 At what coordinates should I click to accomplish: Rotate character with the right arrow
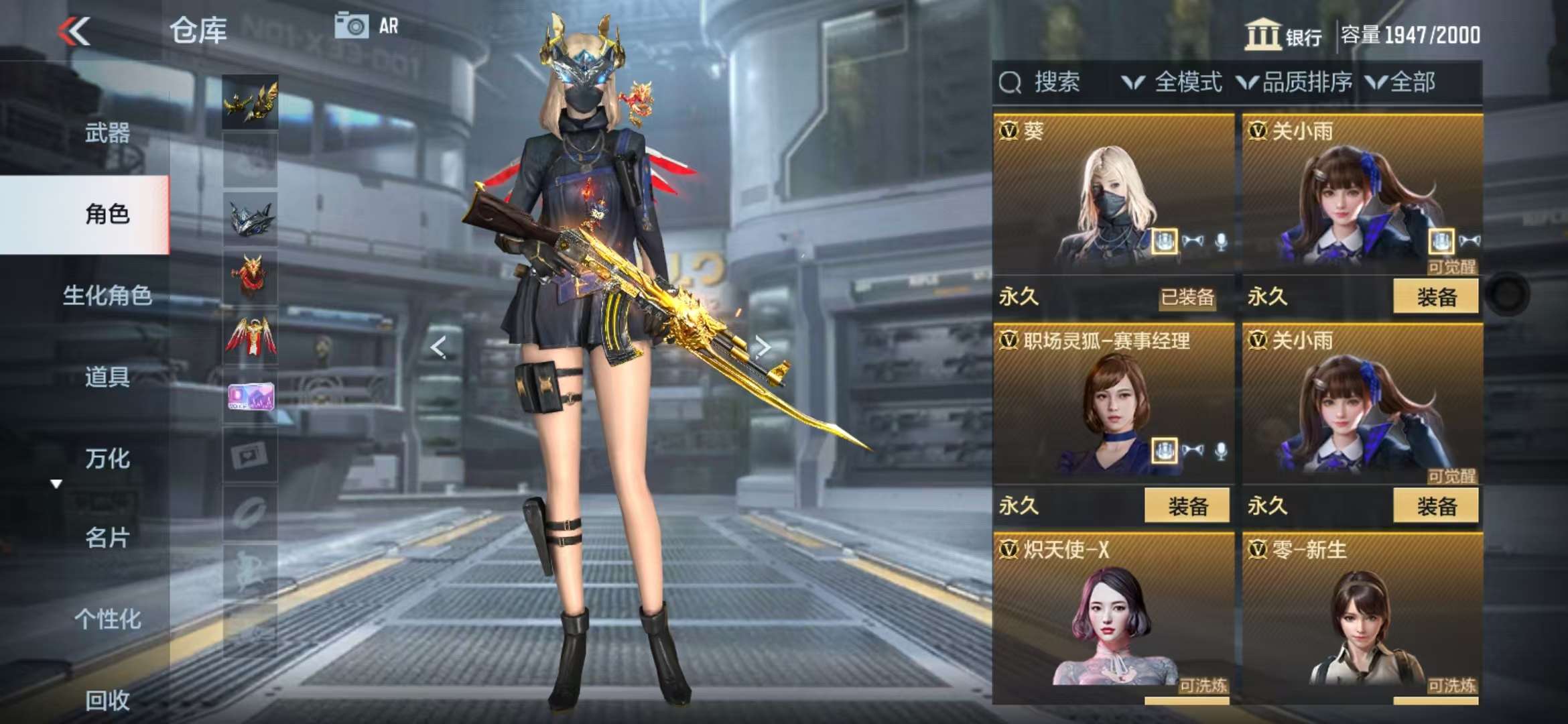(763, 347)
